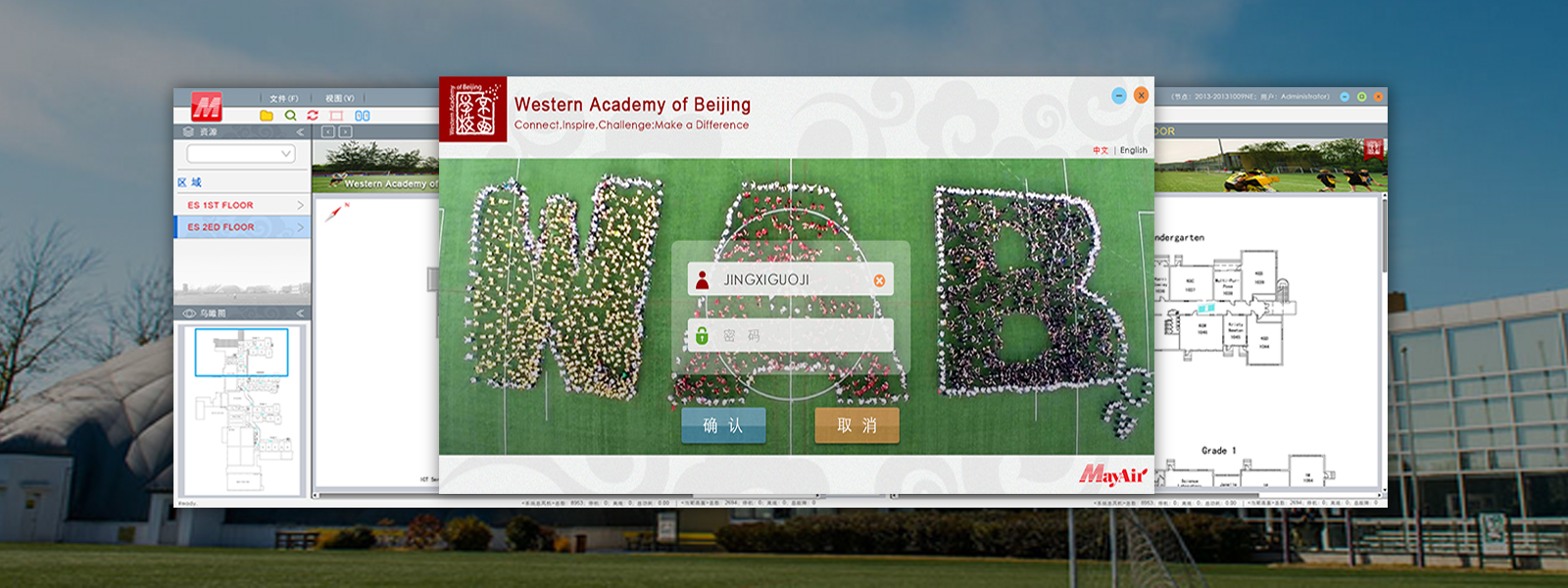Viewport: 1568px width, 588px height.
Task: Switch language to English
Action: click(1134, 151)
